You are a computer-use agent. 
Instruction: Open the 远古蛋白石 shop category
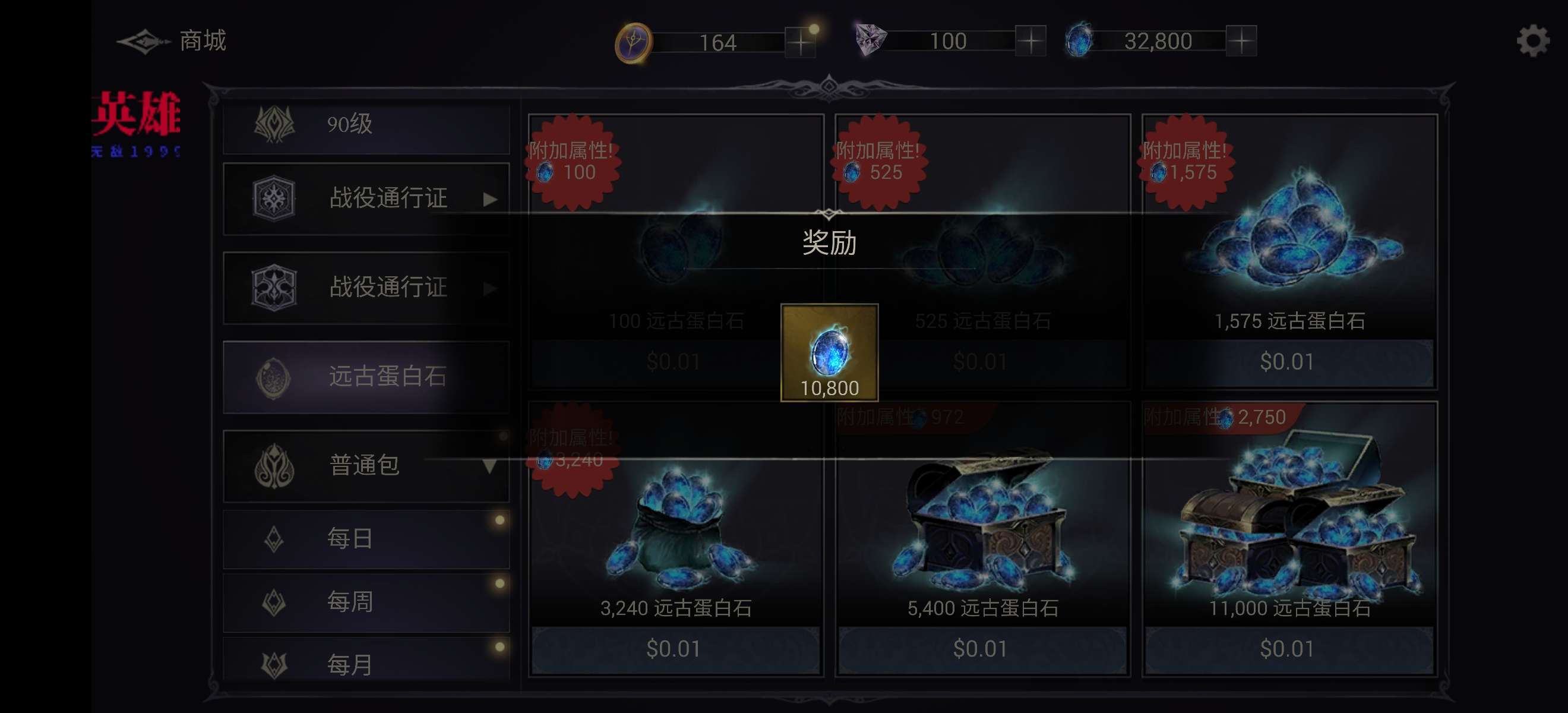[x=366, y=377]
